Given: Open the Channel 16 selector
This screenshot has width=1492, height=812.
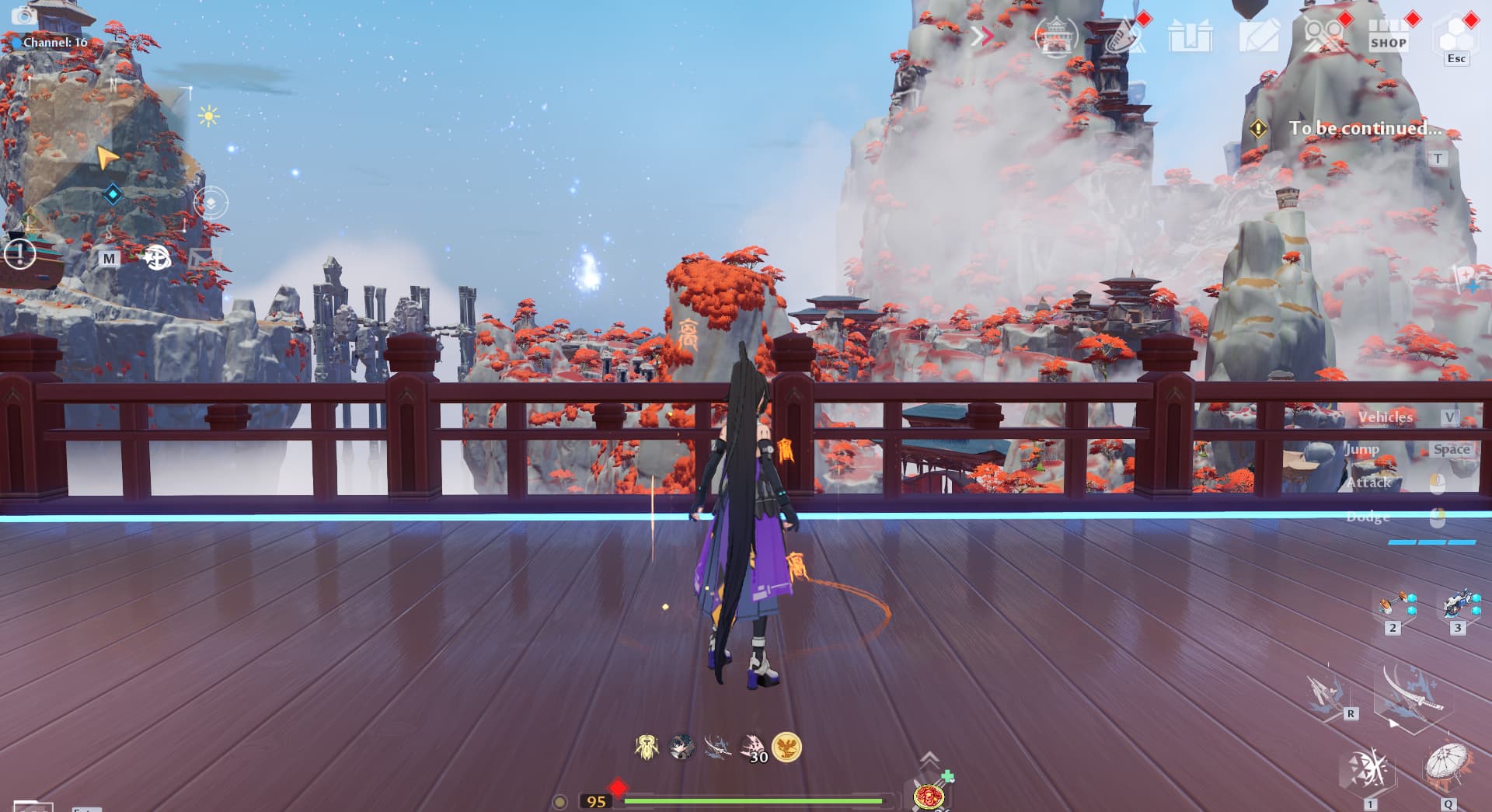Looking at the screenshot, I should pos(54,42).
